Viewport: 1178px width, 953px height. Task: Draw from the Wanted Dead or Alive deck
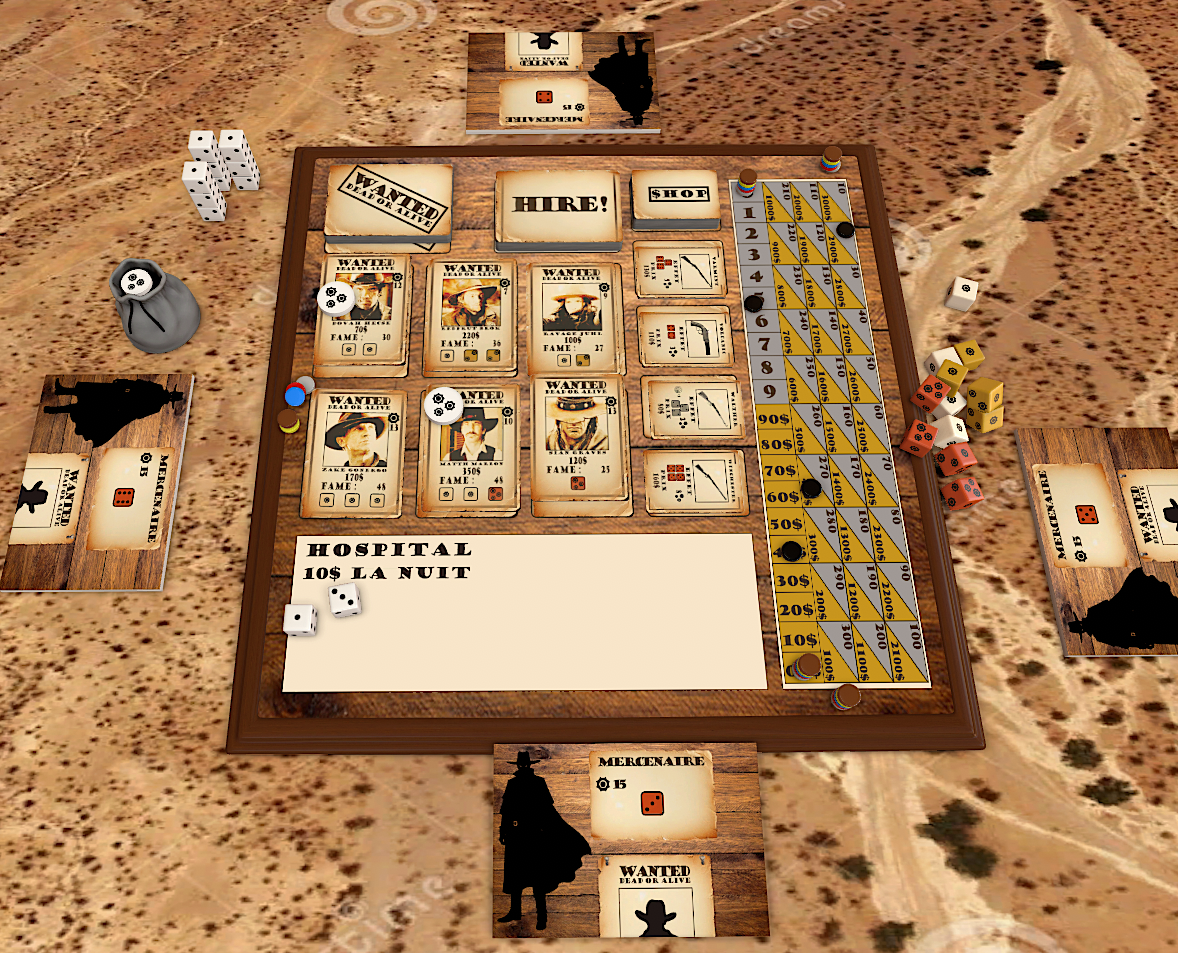tap(388, 202)
